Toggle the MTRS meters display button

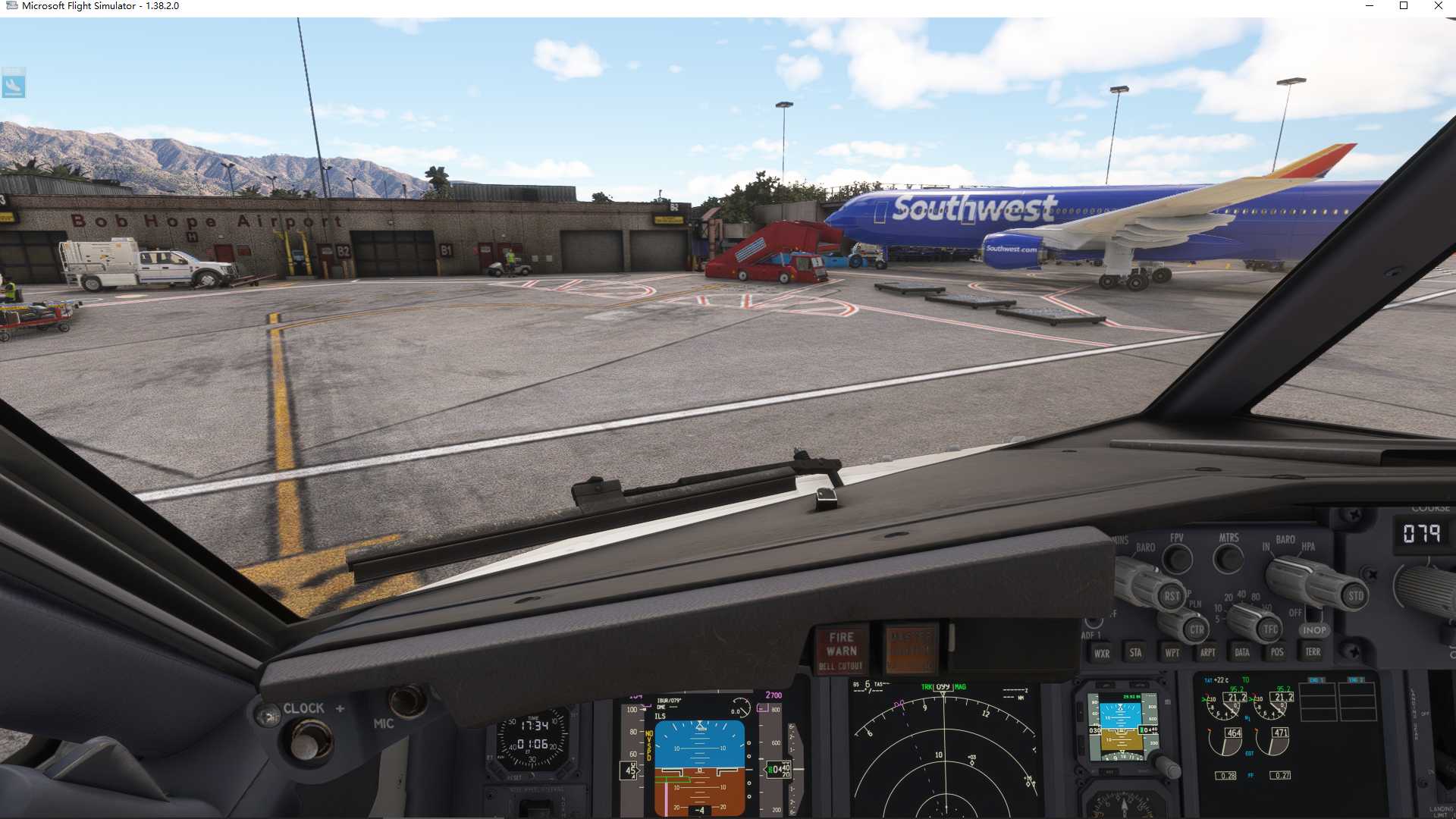click(1228, 557)
